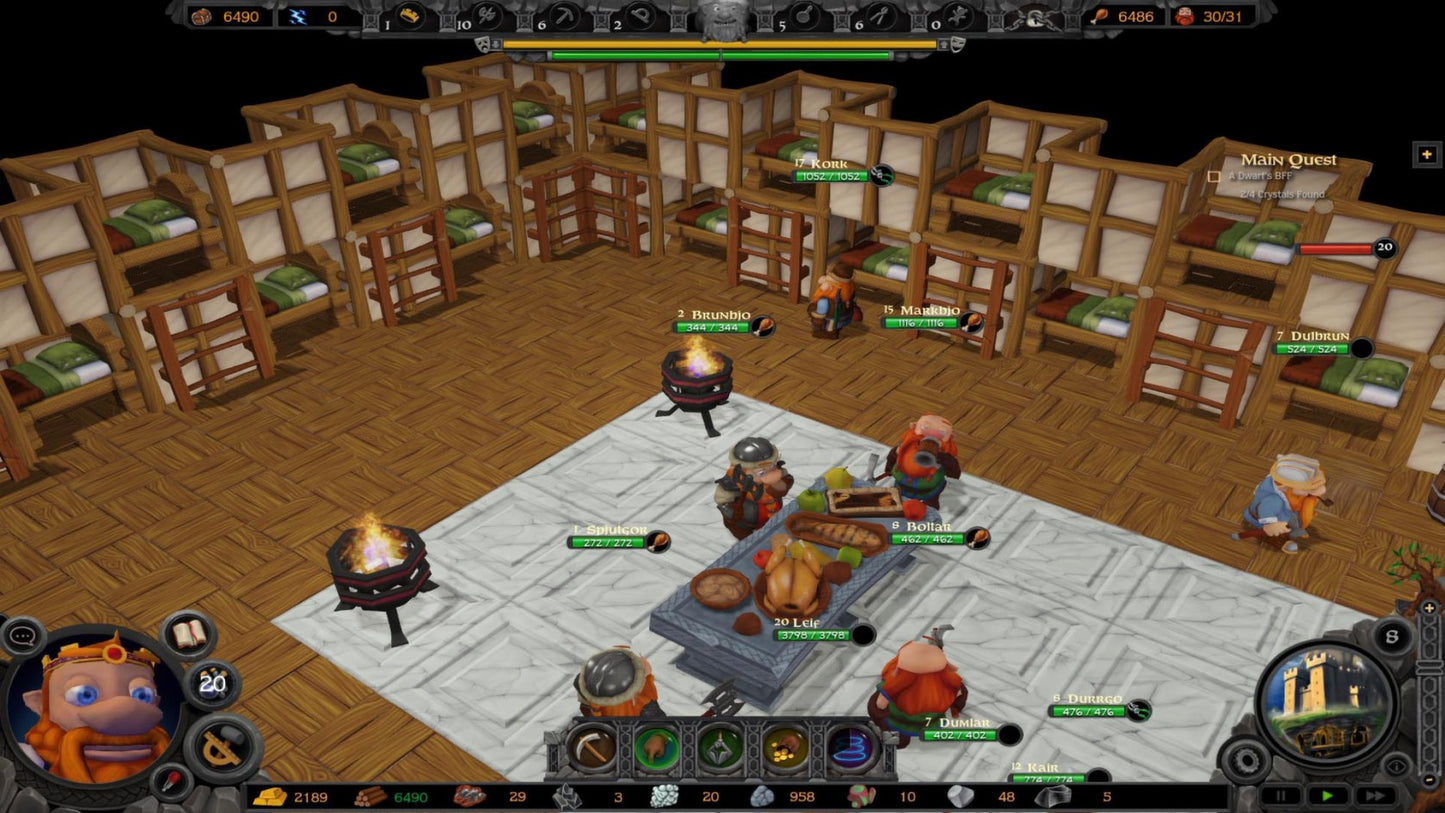Open the book journal icon
The image size is (1445, 813).
coord(187,634)
